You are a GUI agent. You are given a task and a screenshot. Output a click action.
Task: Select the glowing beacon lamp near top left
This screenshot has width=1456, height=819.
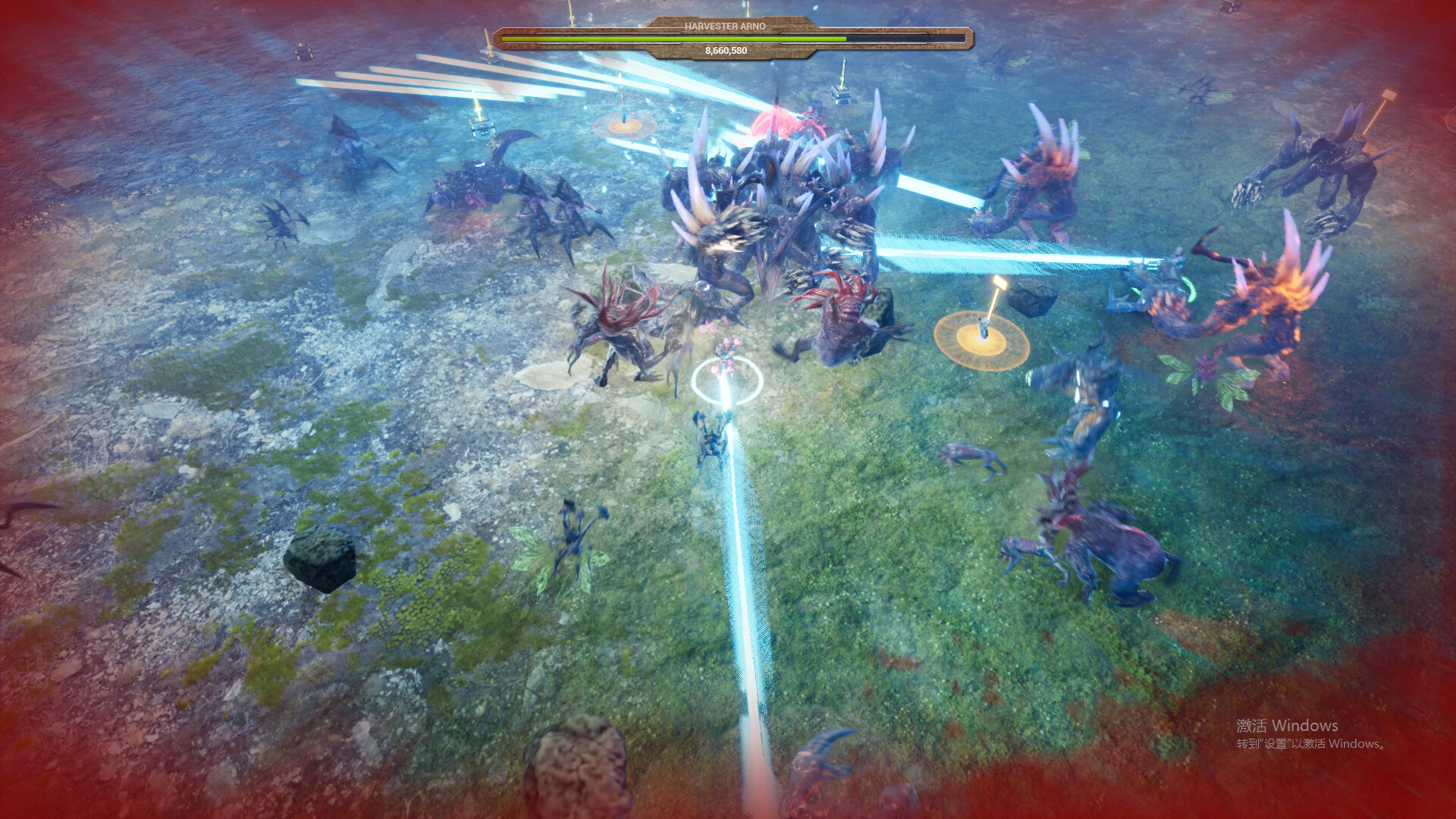[x=623, y=121]
